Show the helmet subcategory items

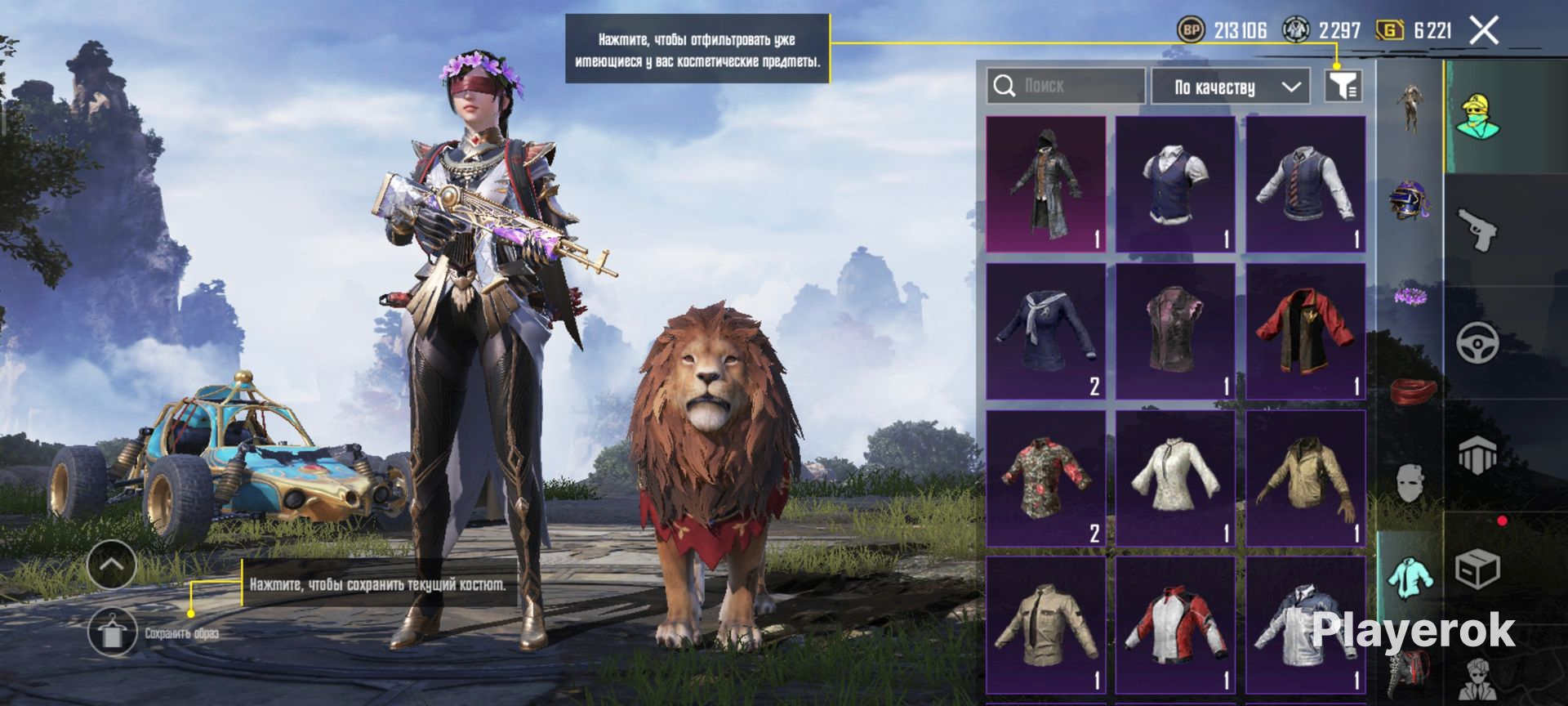(1410, 200)
